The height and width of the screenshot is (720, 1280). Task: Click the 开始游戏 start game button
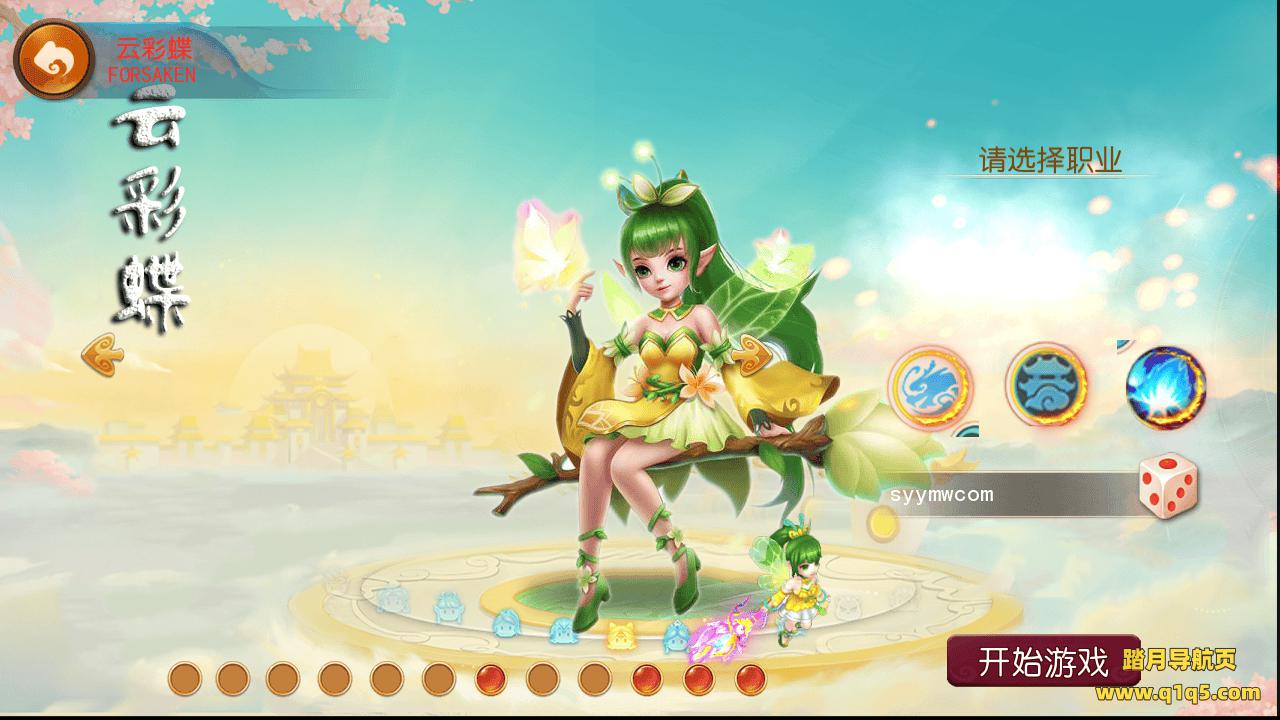point(1043,661)
